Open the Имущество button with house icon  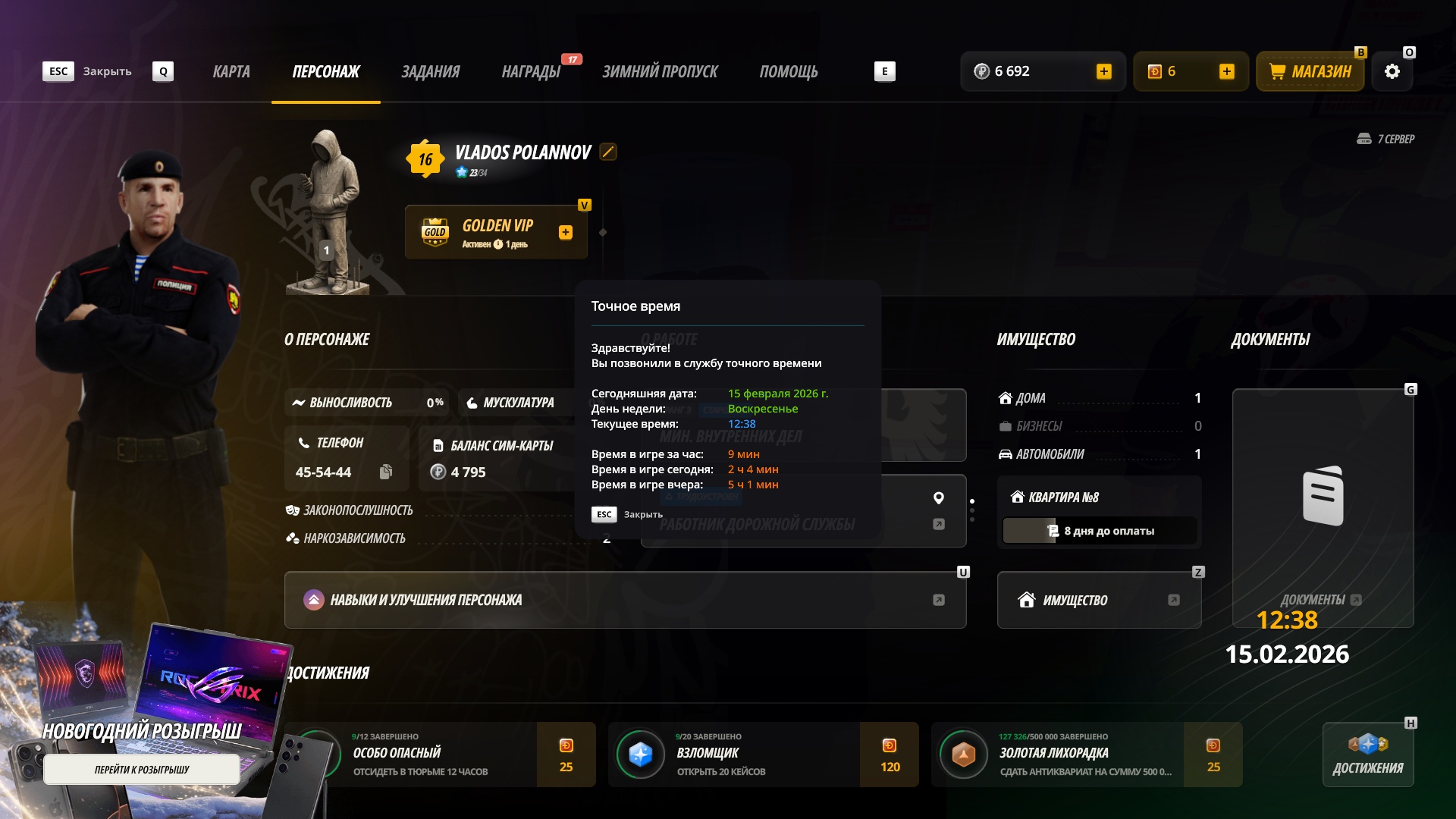pyautogui.click(x=1099, y=600)
